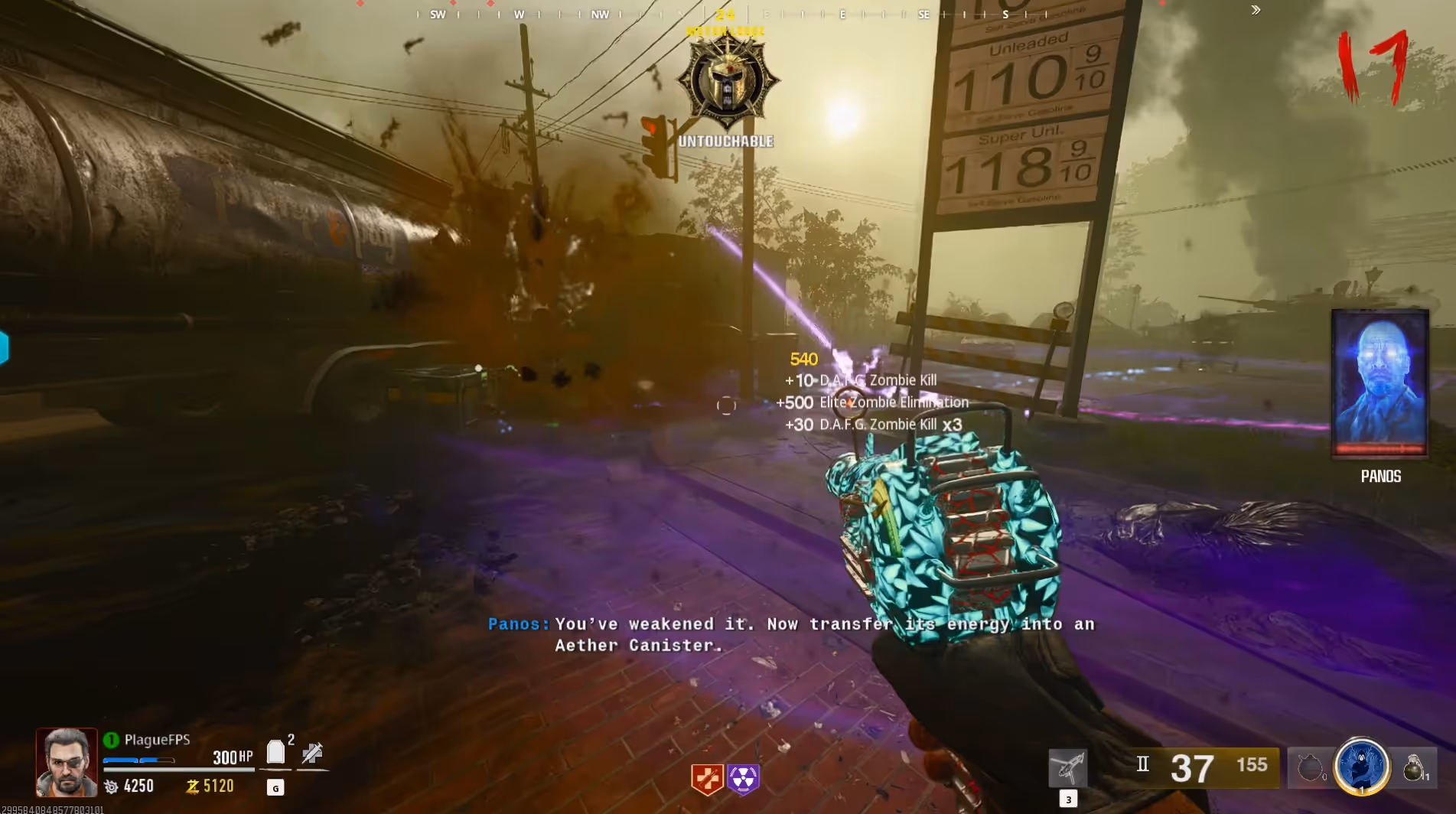Viewport: 1456px width, 814px height.
Task: Select the purple radiation perk icon
Action: 743,779
